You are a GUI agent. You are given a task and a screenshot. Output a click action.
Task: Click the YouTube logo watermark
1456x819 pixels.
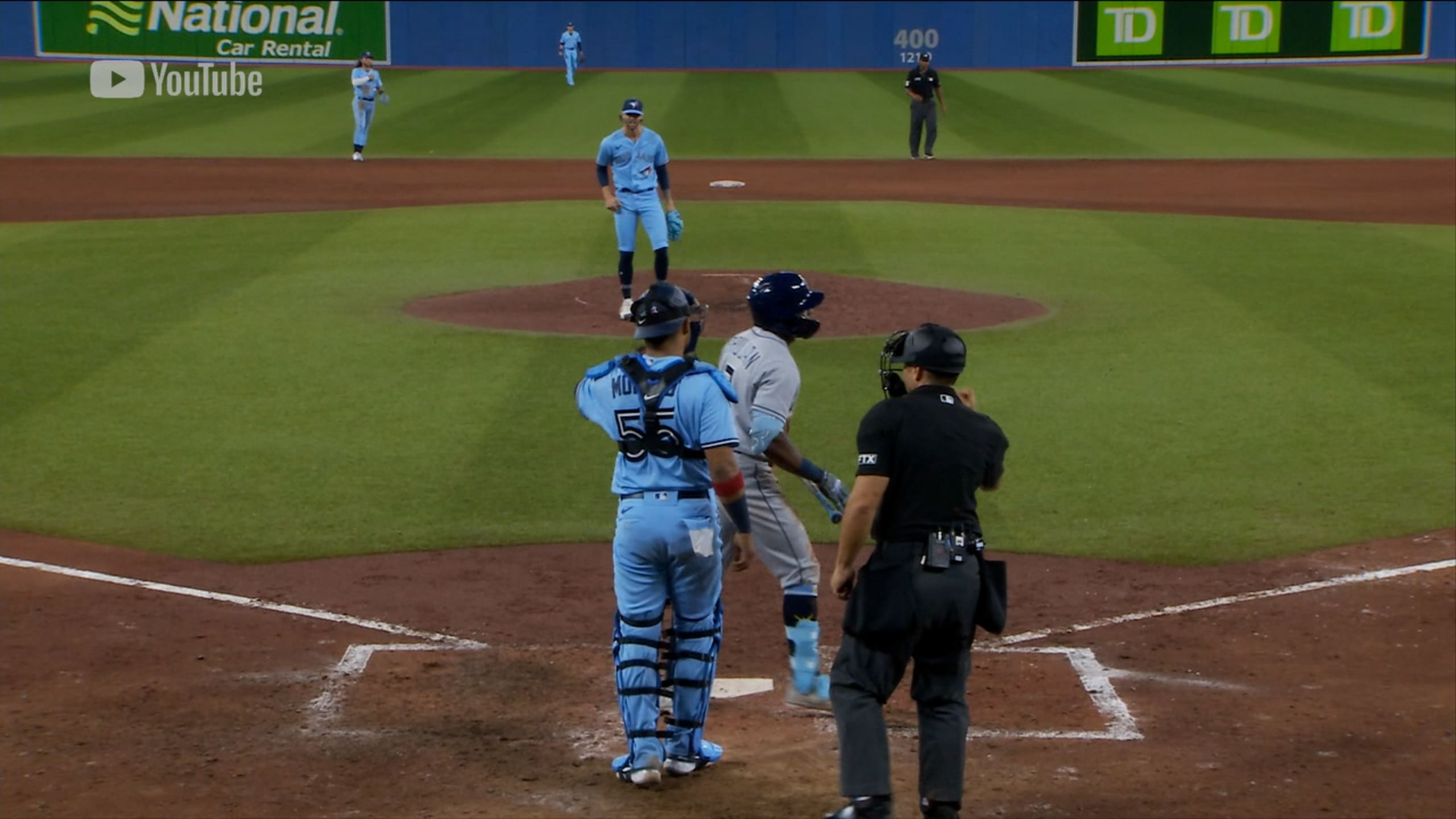click(x=176, y=80)
